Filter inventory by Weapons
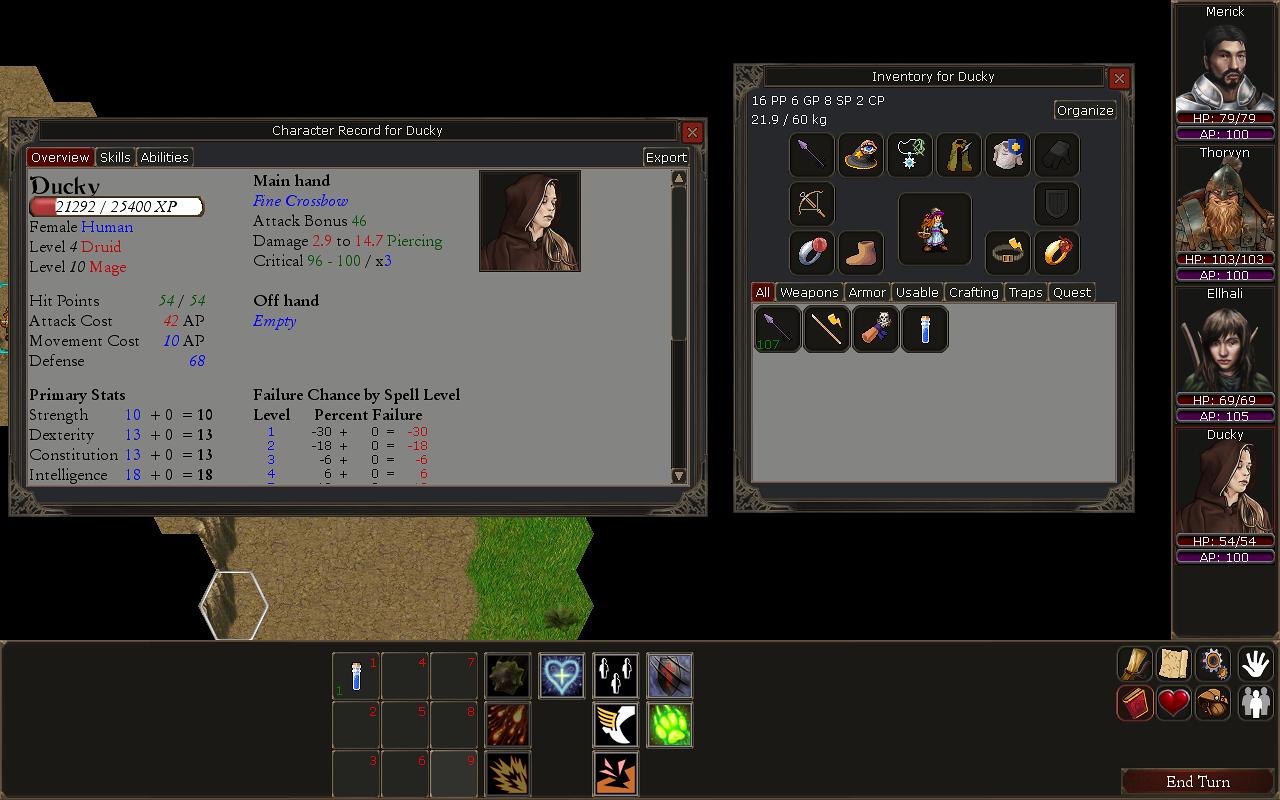The width and height of the screenshot is (1280, 800). (809, 292)
